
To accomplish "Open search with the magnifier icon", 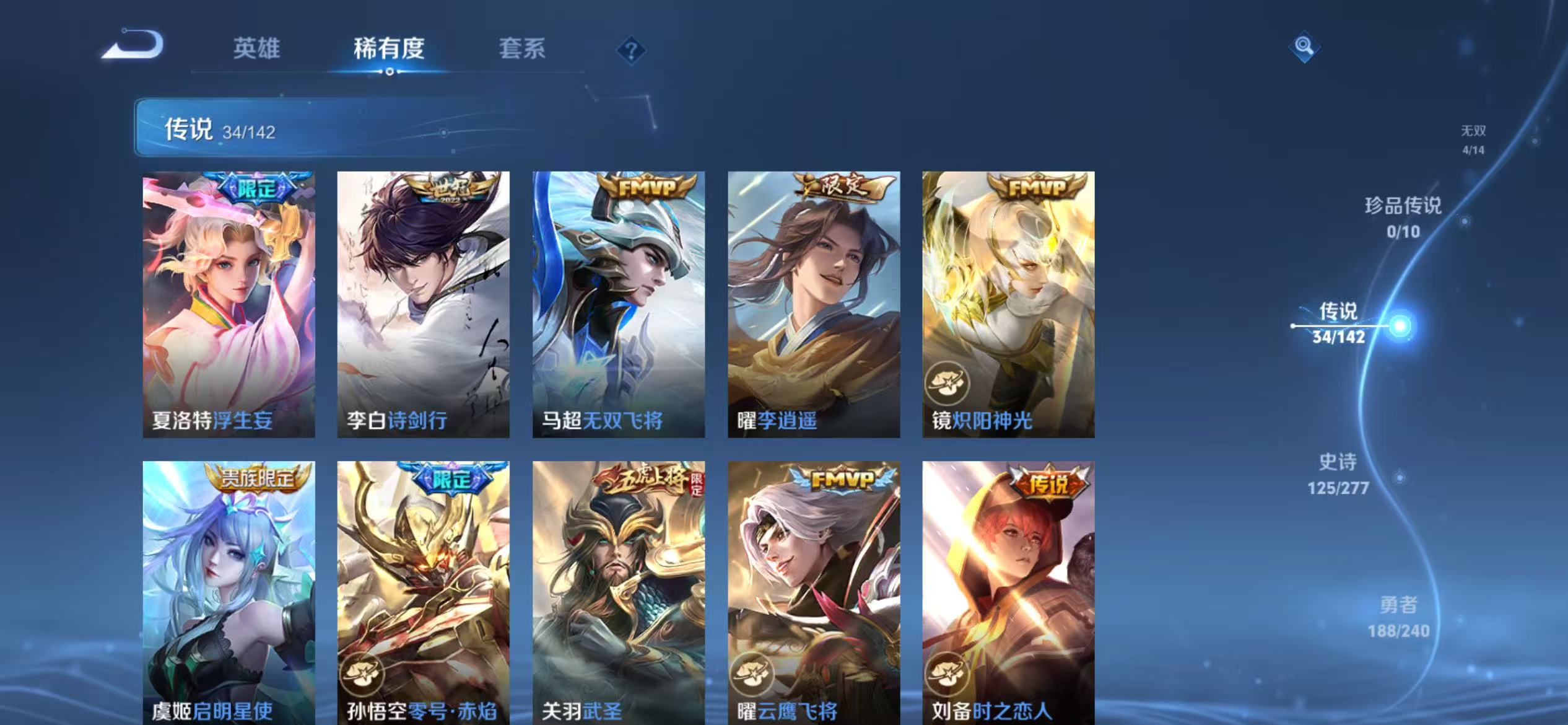I will click(1304, 48).
